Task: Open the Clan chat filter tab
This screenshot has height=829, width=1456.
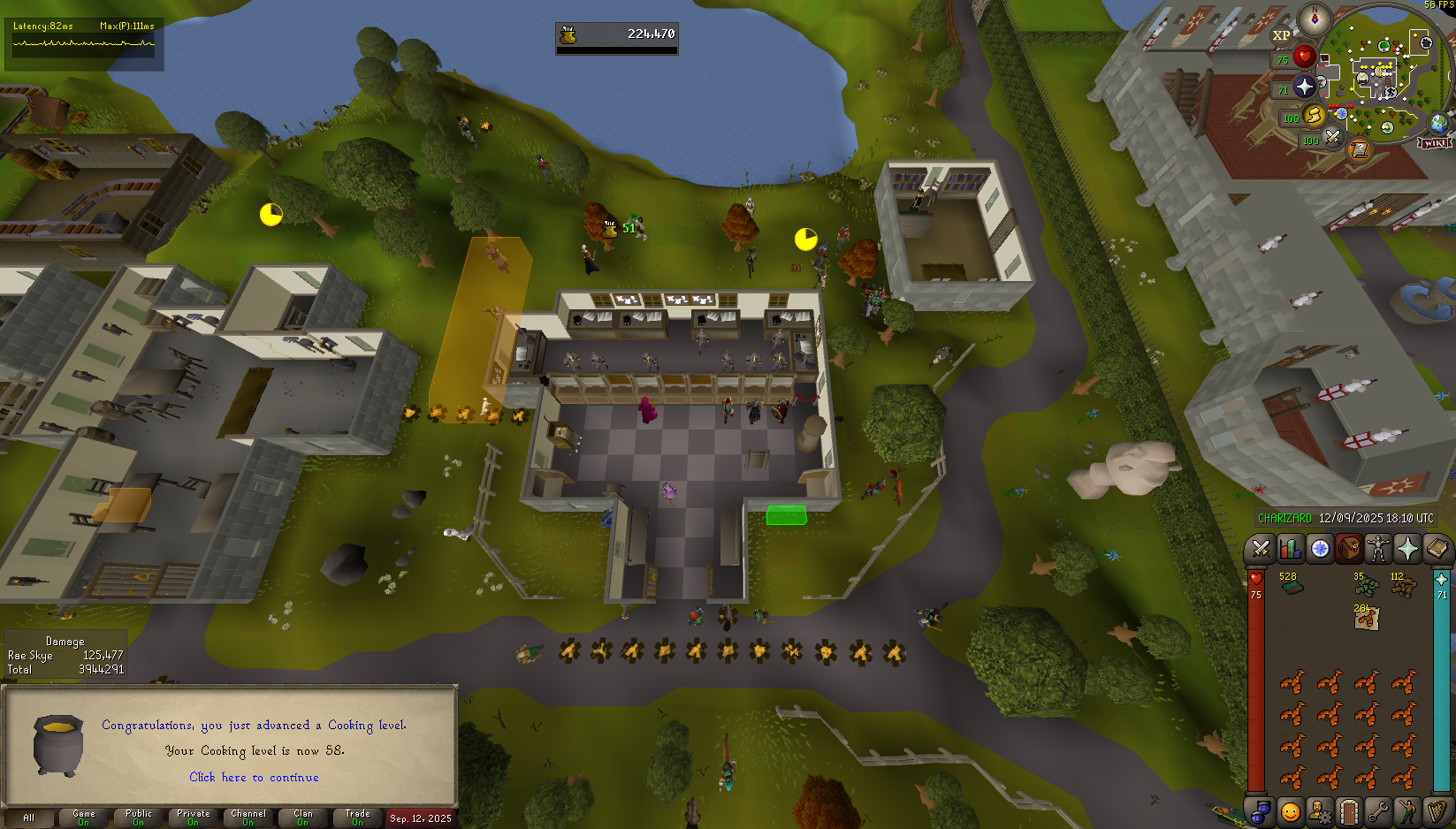Action: coord(303,818)
